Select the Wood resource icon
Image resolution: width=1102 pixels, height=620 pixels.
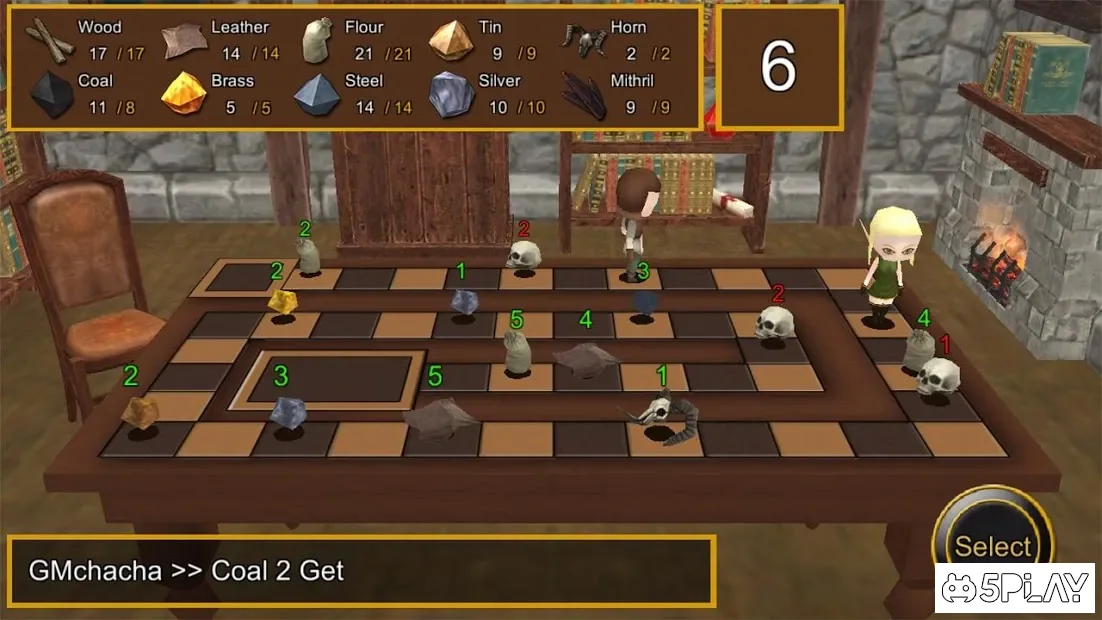pos(49,40)
